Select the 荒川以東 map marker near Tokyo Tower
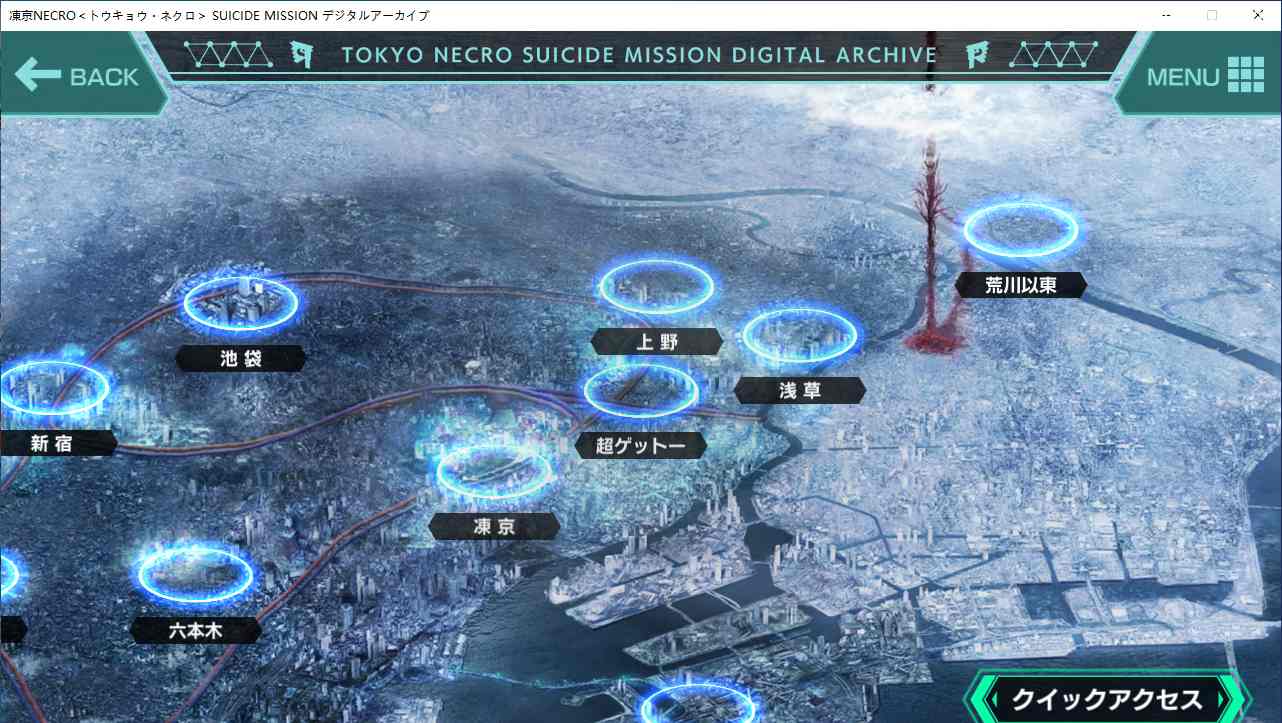Screen dimensions: 1282x723 tap(1021, 228)
